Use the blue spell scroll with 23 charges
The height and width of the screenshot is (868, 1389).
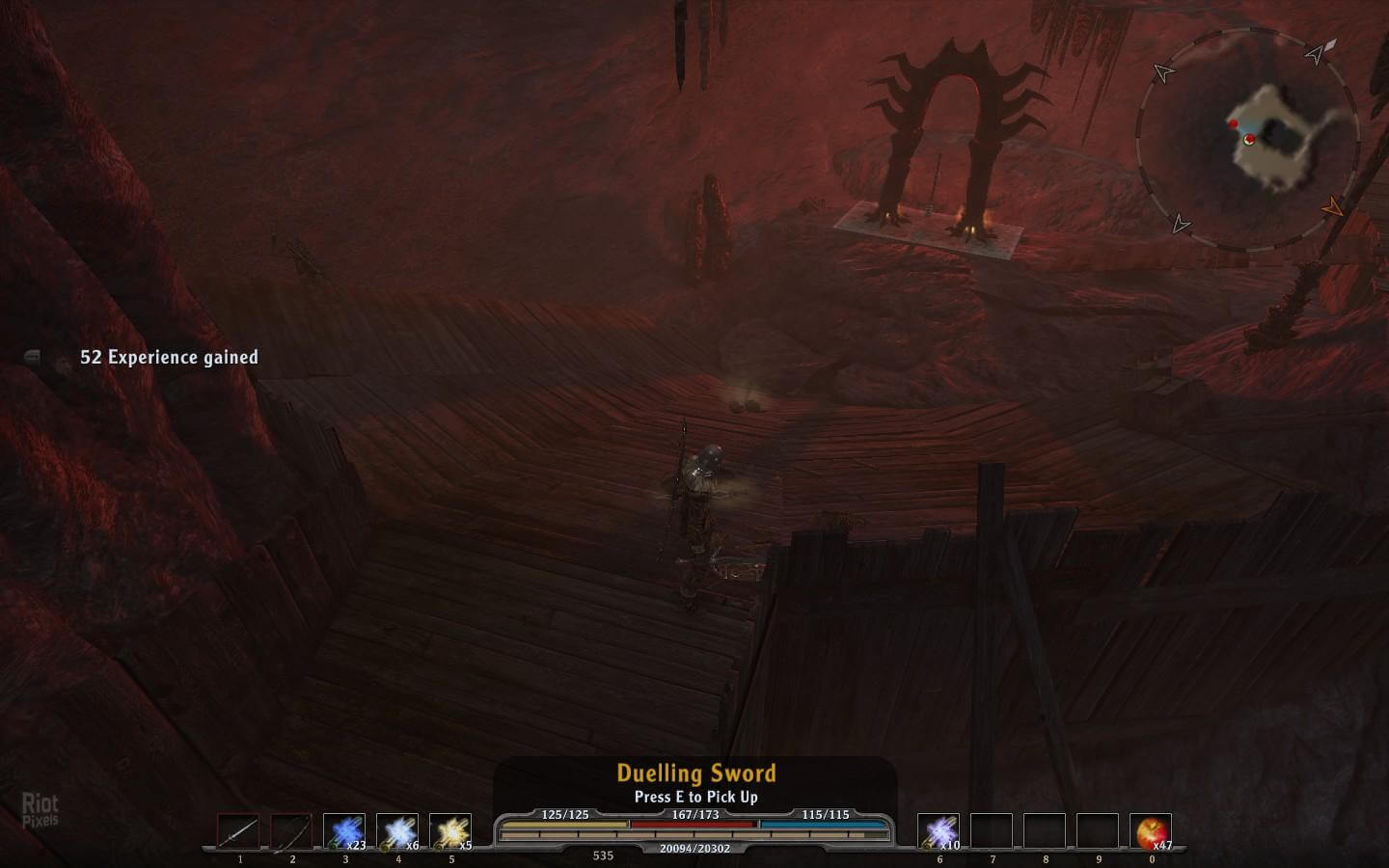pos(344,832)
